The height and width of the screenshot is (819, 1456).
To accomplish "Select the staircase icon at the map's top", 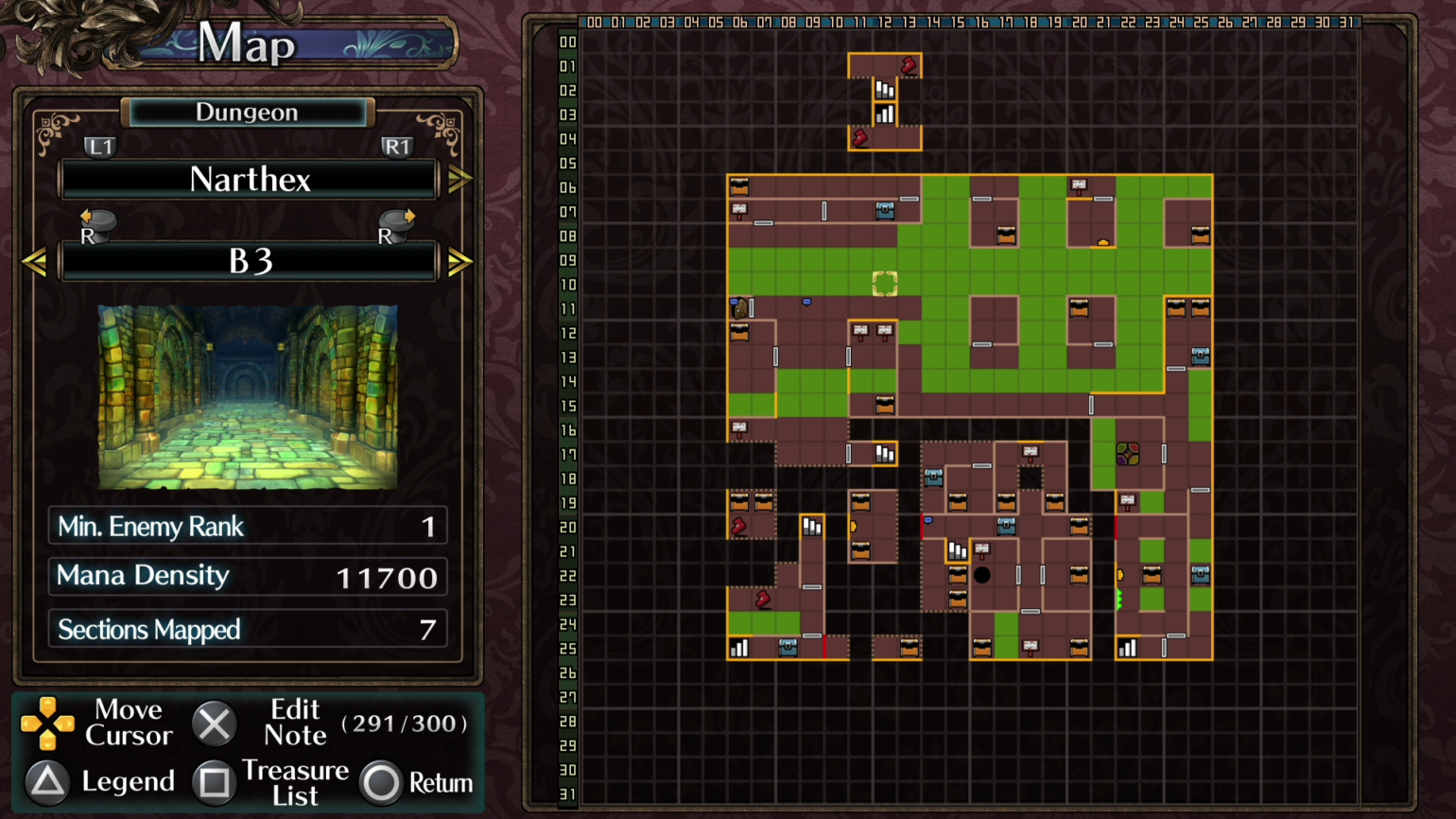I will tap(884, 89).
